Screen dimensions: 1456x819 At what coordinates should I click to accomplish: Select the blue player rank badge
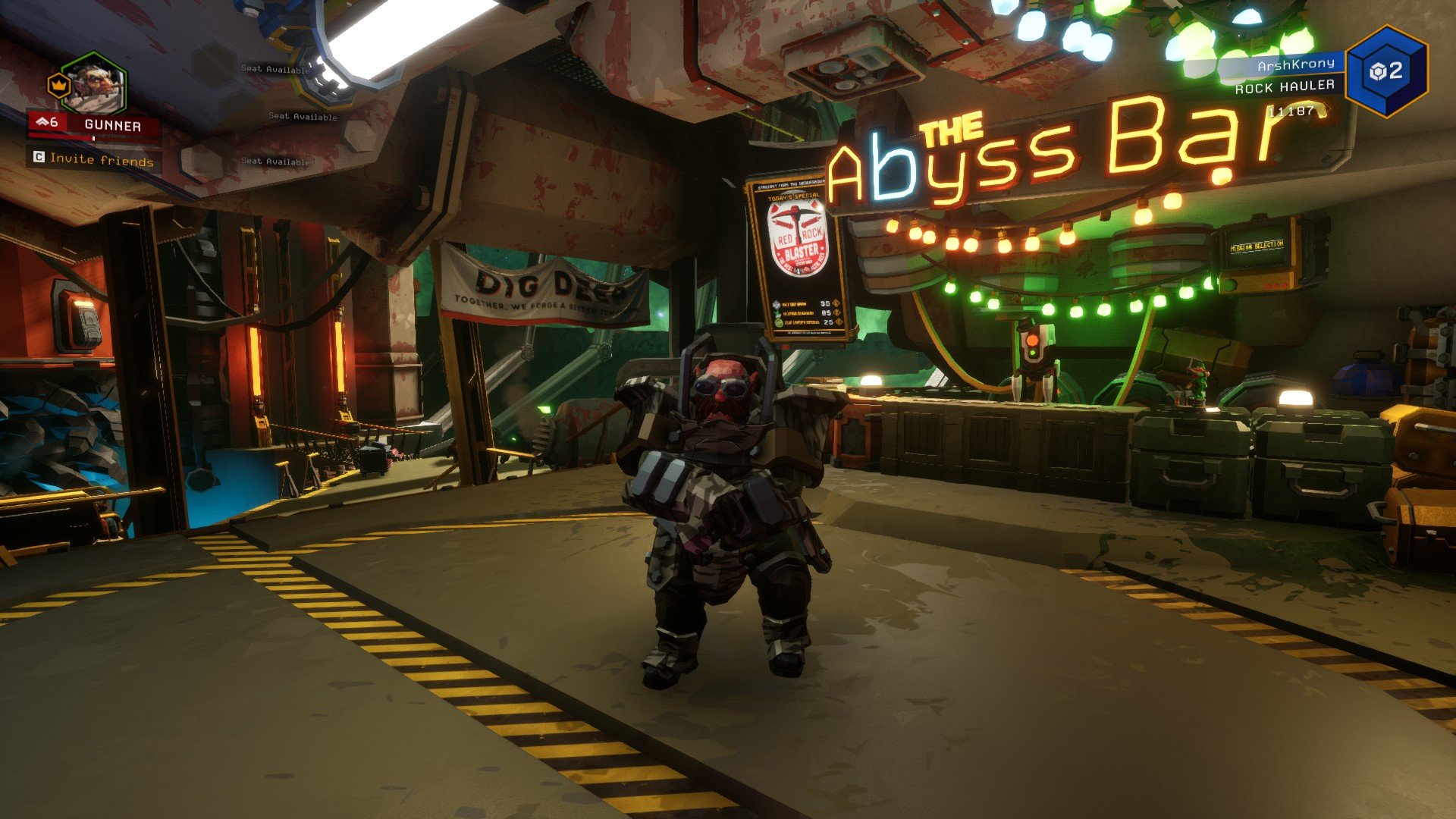[1386, 71]
